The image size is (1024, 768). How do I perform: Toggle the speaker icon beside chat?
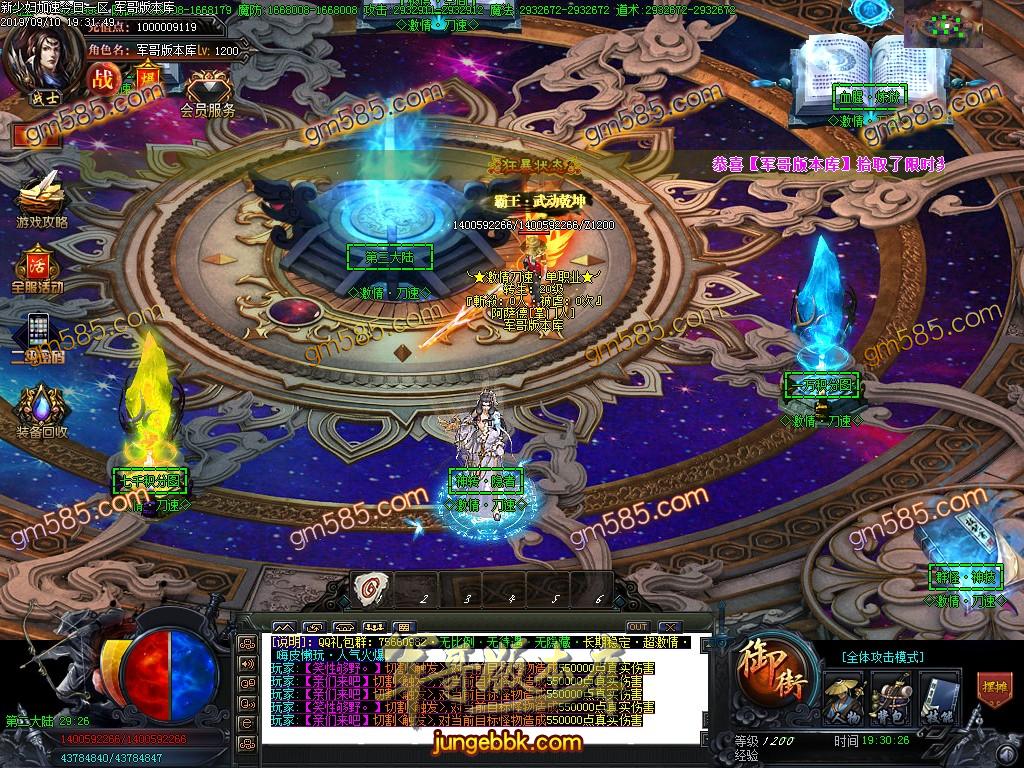pyautogui.click(x=246, y=663)
